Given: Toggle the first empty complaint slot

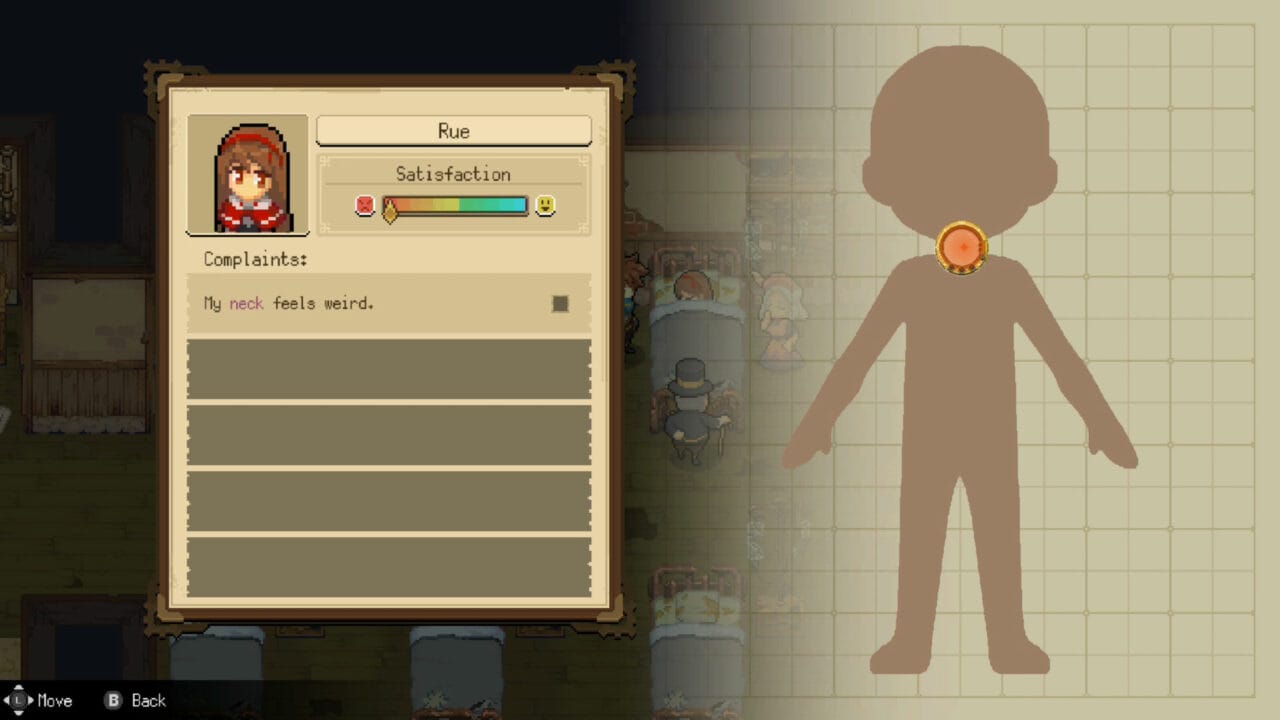Looking at the screenshot, I should pos(388,370).
